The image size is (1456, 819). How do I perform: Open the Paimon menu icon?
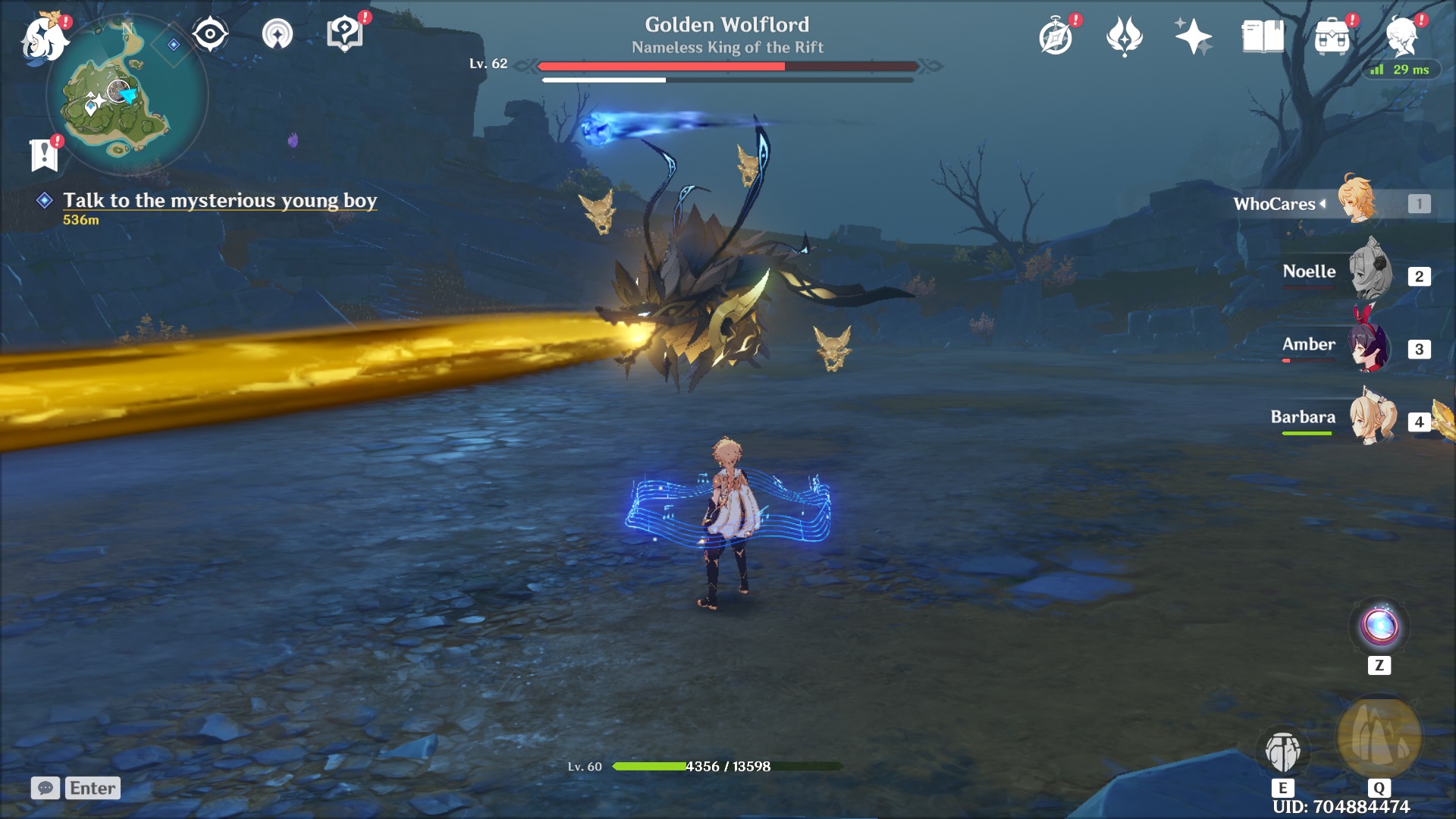44,36
